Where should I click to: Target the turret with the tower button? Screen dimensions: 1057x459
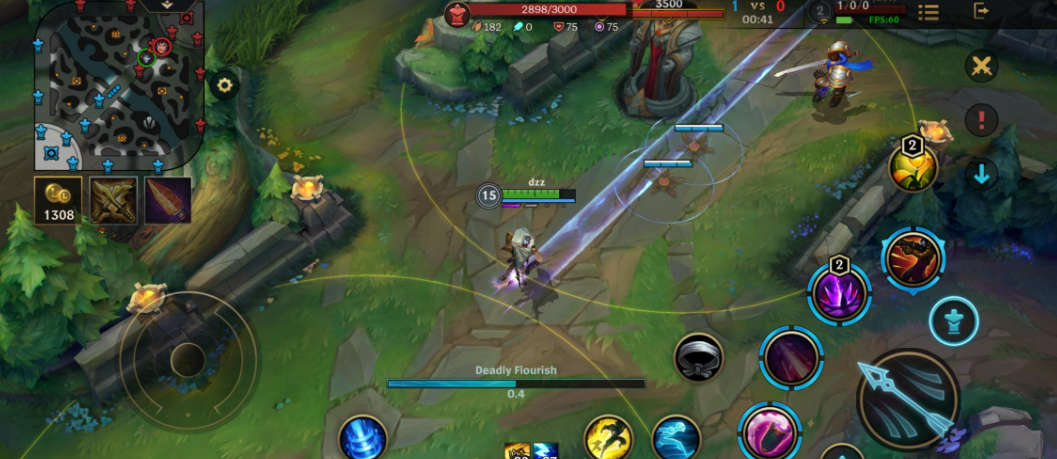click(x=953, y=321)
